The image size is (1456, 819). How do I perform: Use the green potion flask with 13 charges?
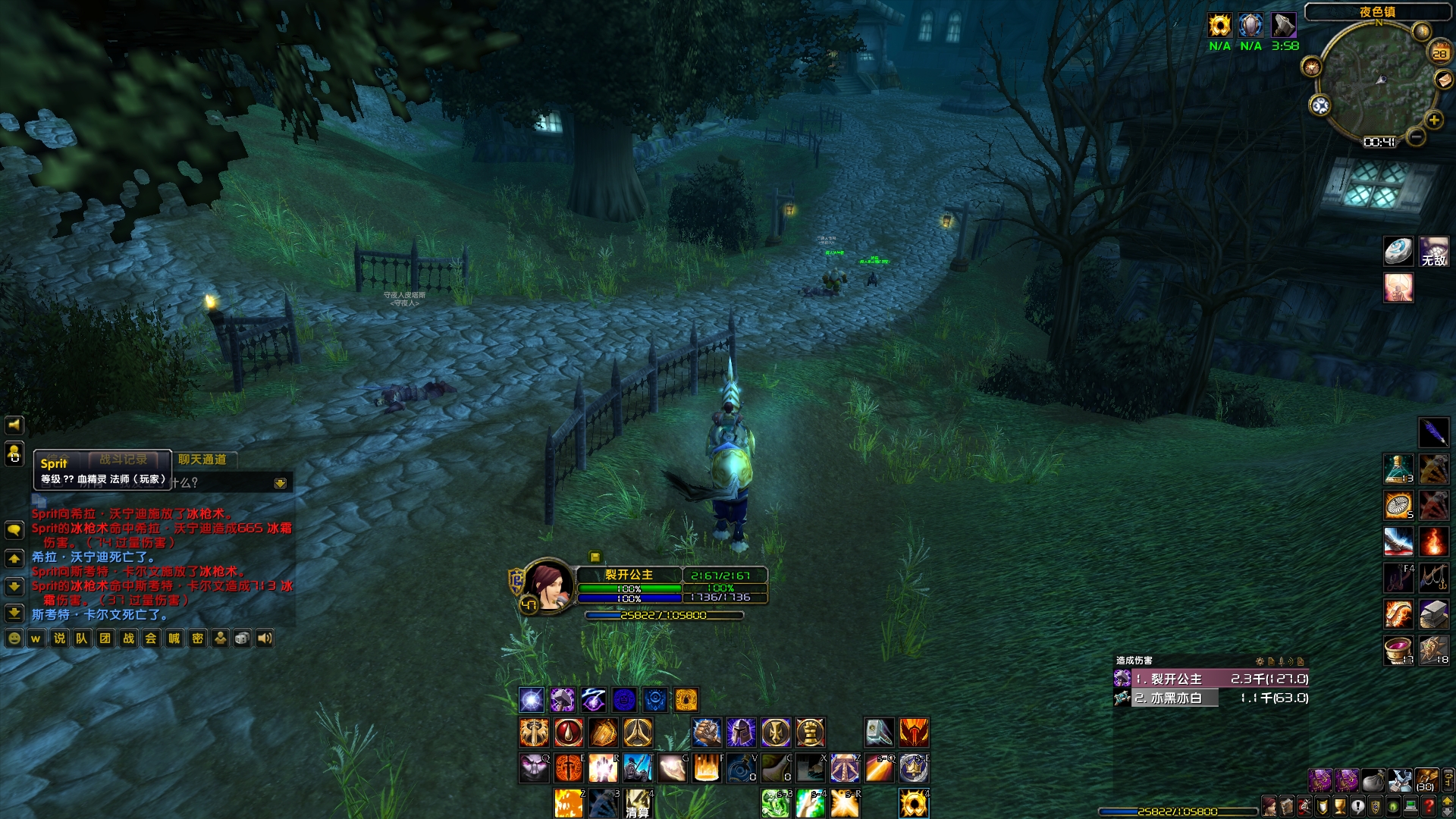tap(1398, 469)
